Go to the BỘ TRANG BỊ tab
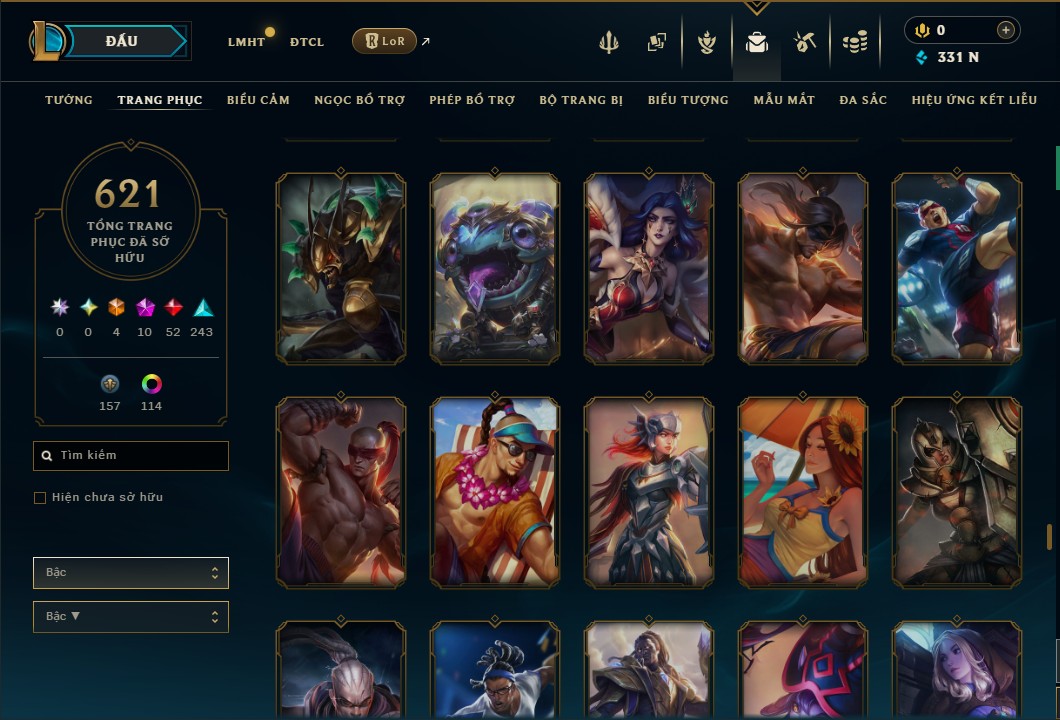 point(581,100)
